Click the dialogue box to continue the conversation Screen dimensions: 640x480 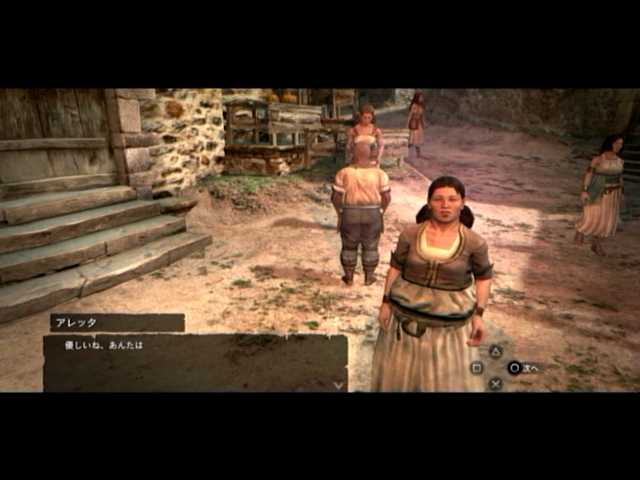click(195, 362)
